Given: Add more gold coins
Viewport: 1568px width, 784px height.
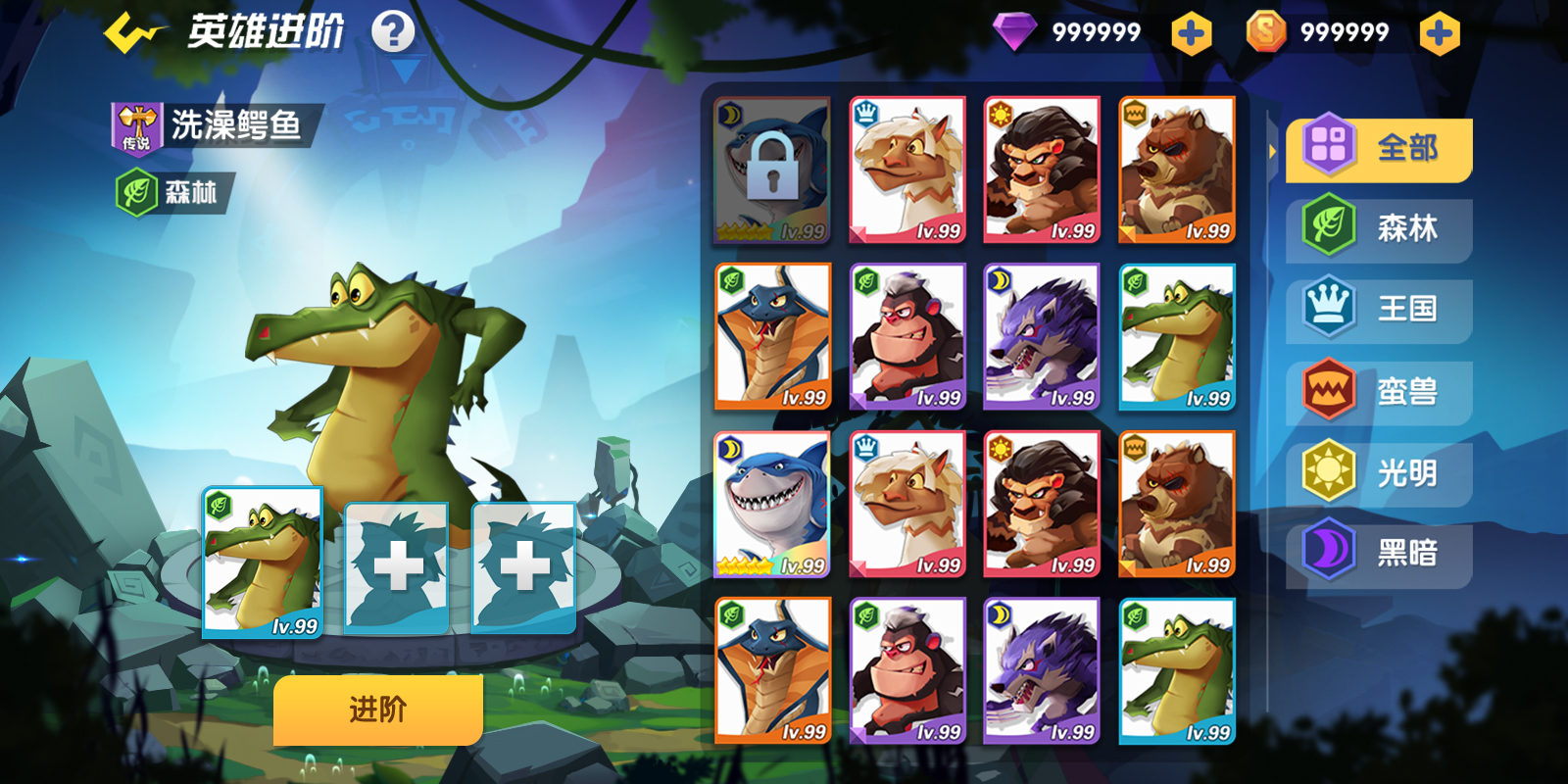Looking at the screenshot, I should (1439, 34).
